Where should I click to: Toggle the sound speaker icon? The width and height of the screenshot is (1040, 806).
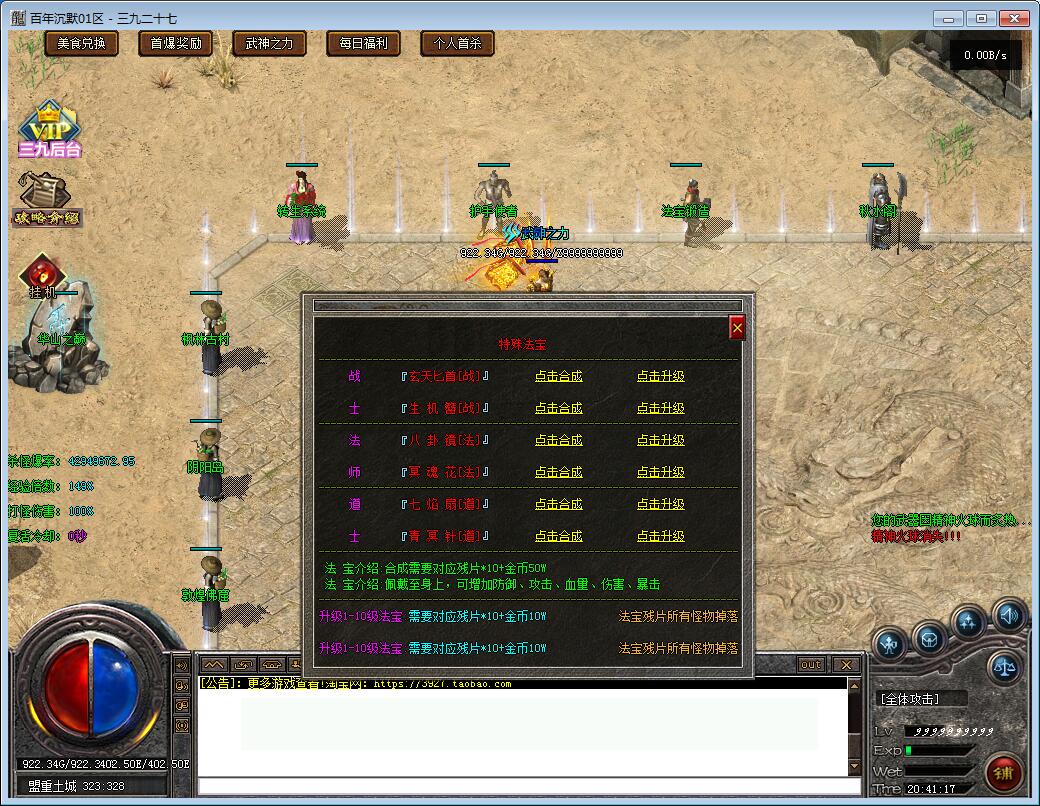[x=1007, y=617]
